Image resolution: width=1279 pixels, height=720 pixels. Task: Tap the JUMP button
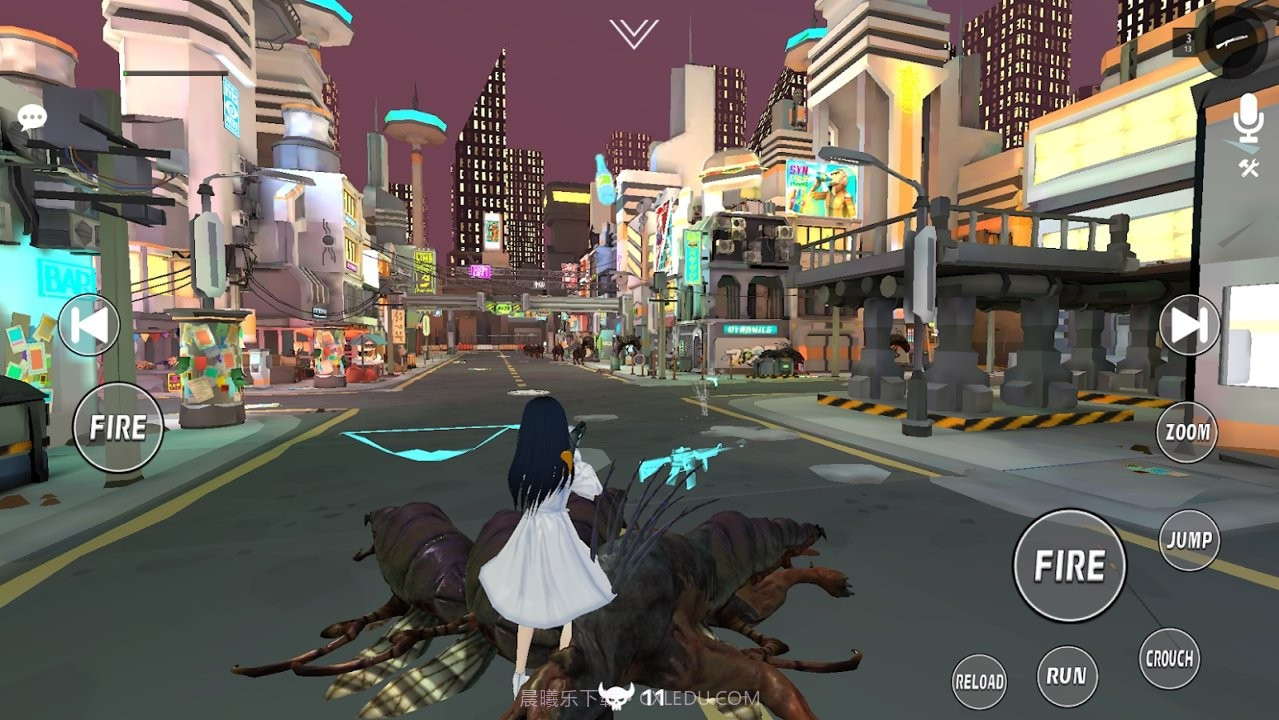(1189, 540)
